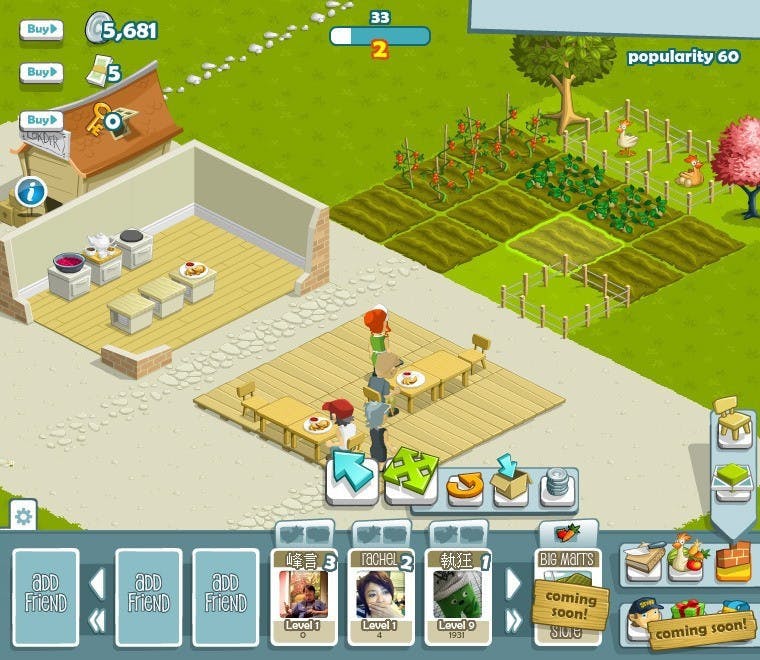Buy more silver coins
The height and width of the screenshot is (660, 760).
point(41,30)
